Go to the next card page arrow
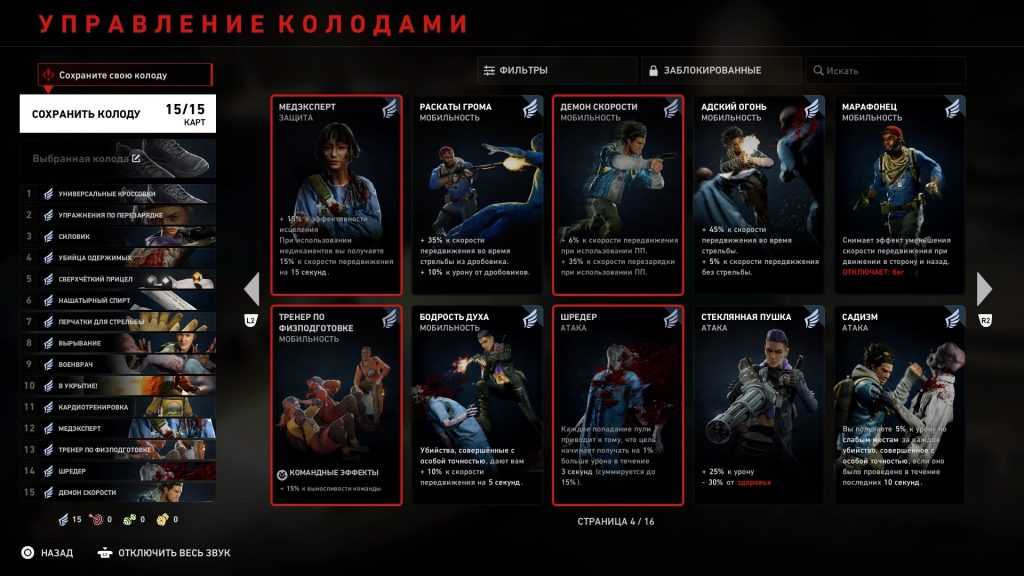Image resolution: width=1024 pixels, height=576 pixels. click(985, 289)
